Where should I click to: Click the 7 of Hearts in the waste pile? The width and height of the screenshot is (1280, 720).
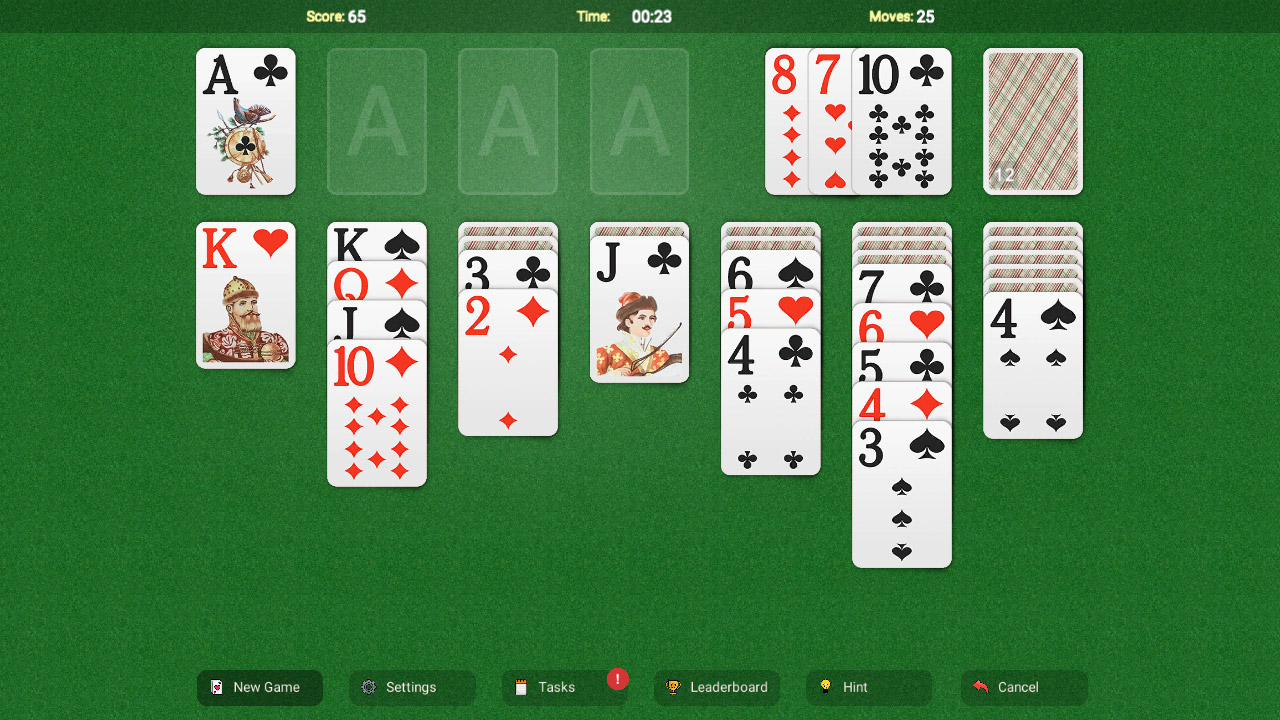830,120
